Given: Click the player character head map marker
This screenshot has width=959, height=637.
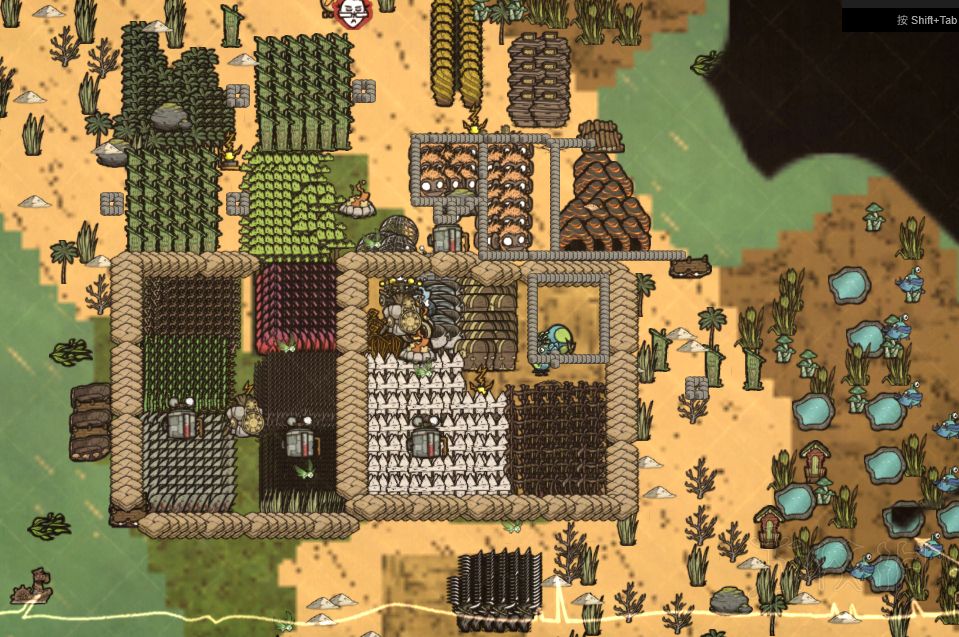Looking at the screenshot, I should coord(351,12).
